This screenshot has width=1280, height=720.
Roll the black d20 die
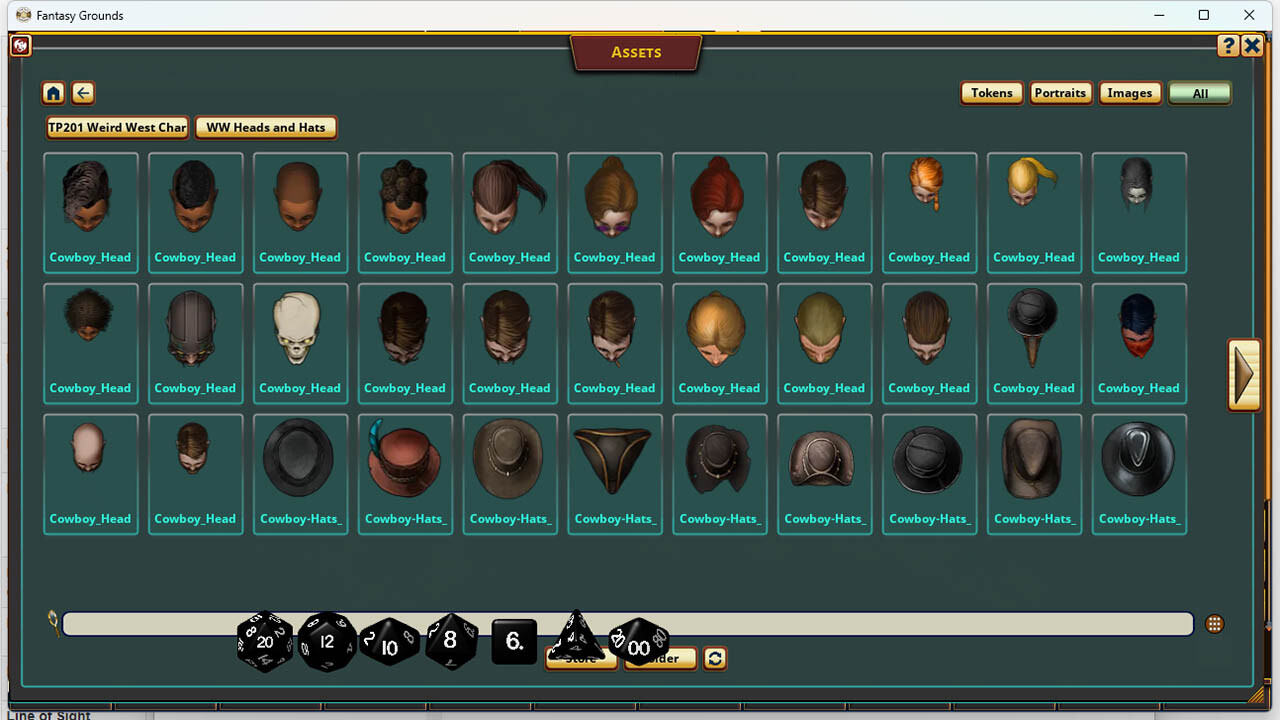[x=263, y=642]
